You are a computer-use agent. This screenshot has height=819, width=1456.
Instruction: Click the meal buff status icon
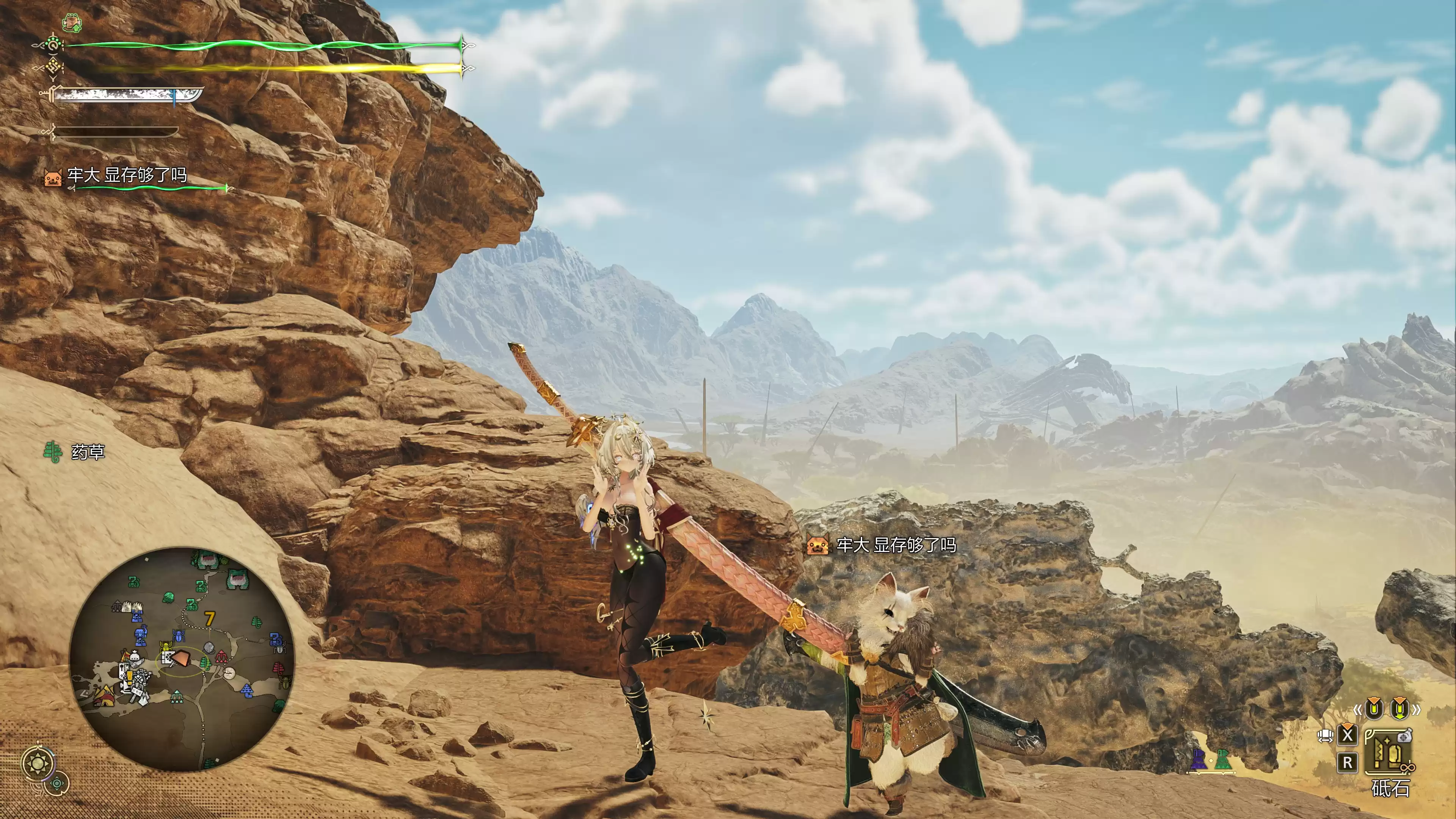72,23
